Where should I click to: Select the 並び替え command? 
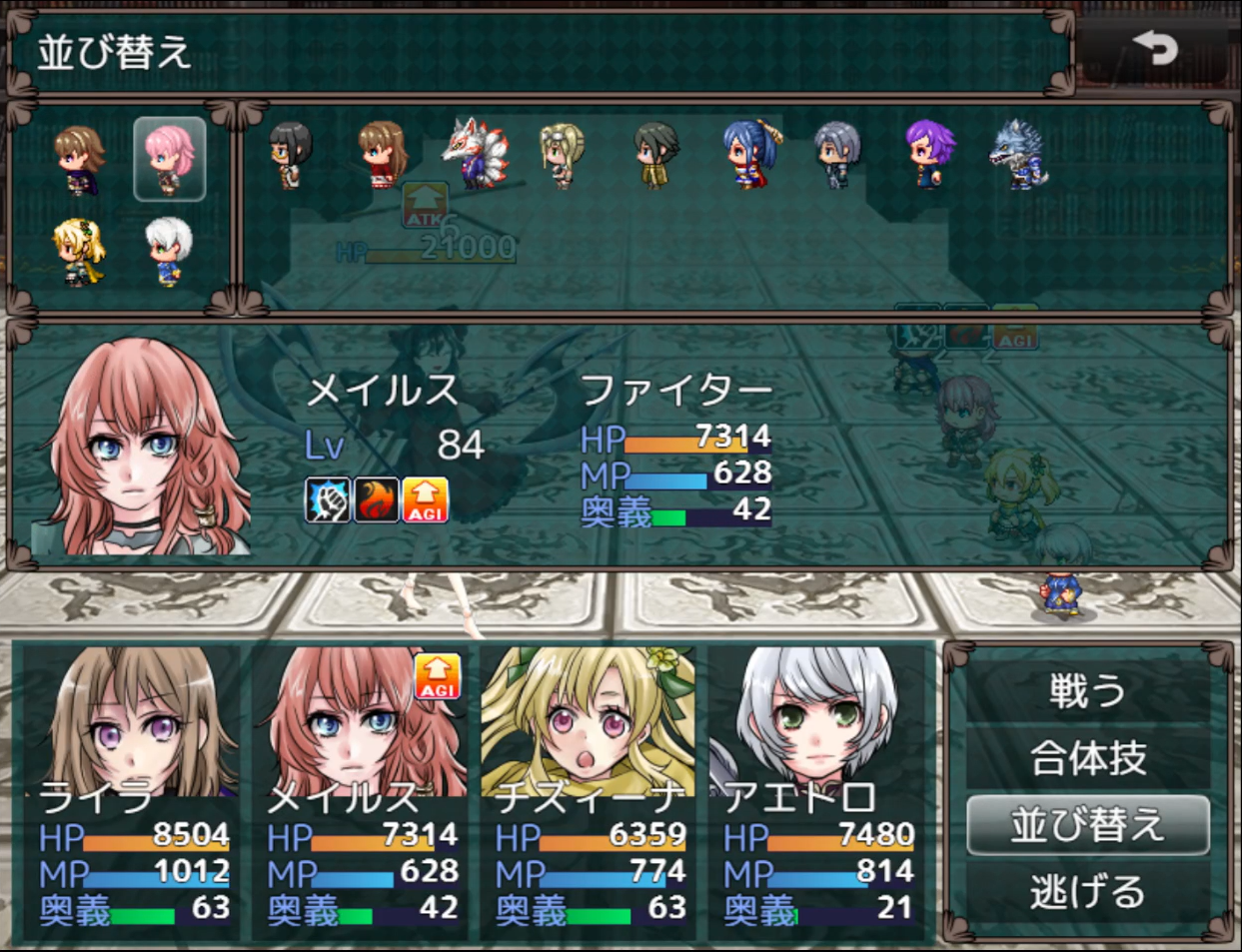[x=1087, y=825]
